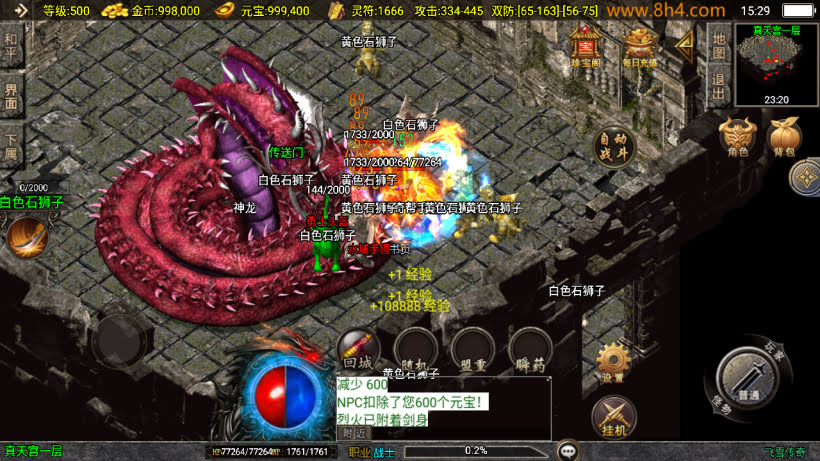This screenshot has width=820, height=461.
Task: Open the minimap of 真天宫一层
Action: point(776,58)
